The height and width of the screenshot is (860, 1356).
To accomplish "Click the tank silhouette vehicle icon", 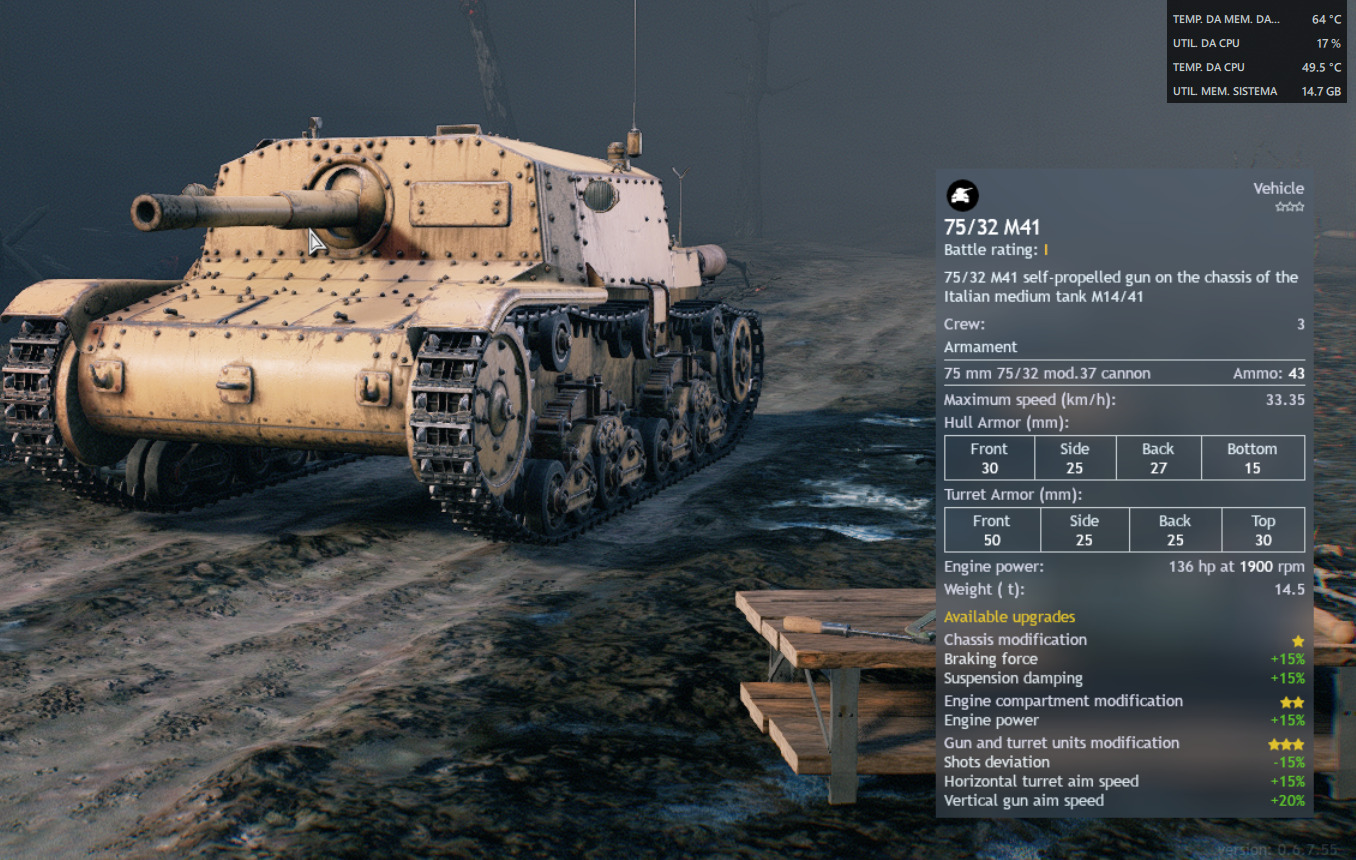I will (961, 196).
